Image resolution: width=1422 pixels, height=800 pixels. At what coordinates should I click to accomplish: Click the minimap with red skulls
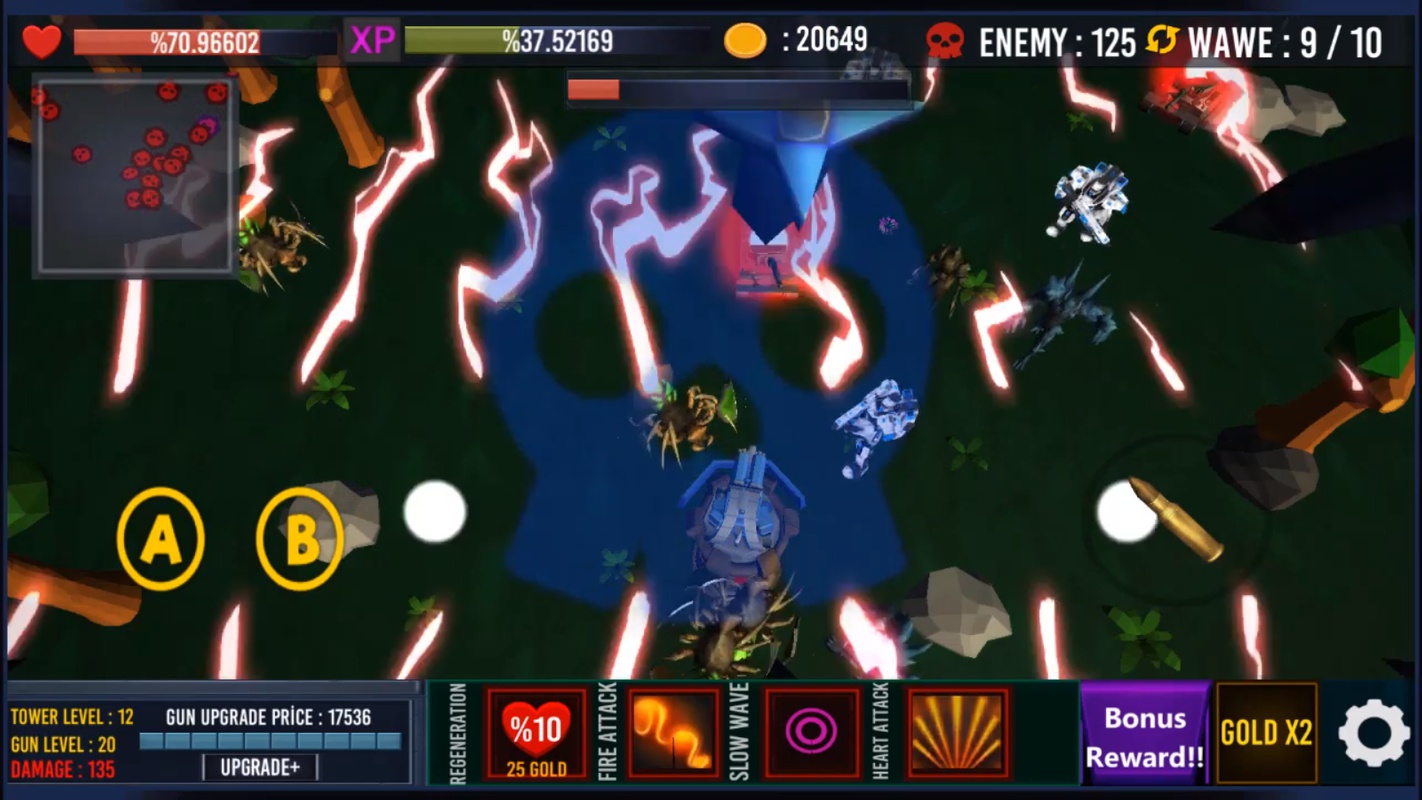pyautogui.click(x=136, y=175)
